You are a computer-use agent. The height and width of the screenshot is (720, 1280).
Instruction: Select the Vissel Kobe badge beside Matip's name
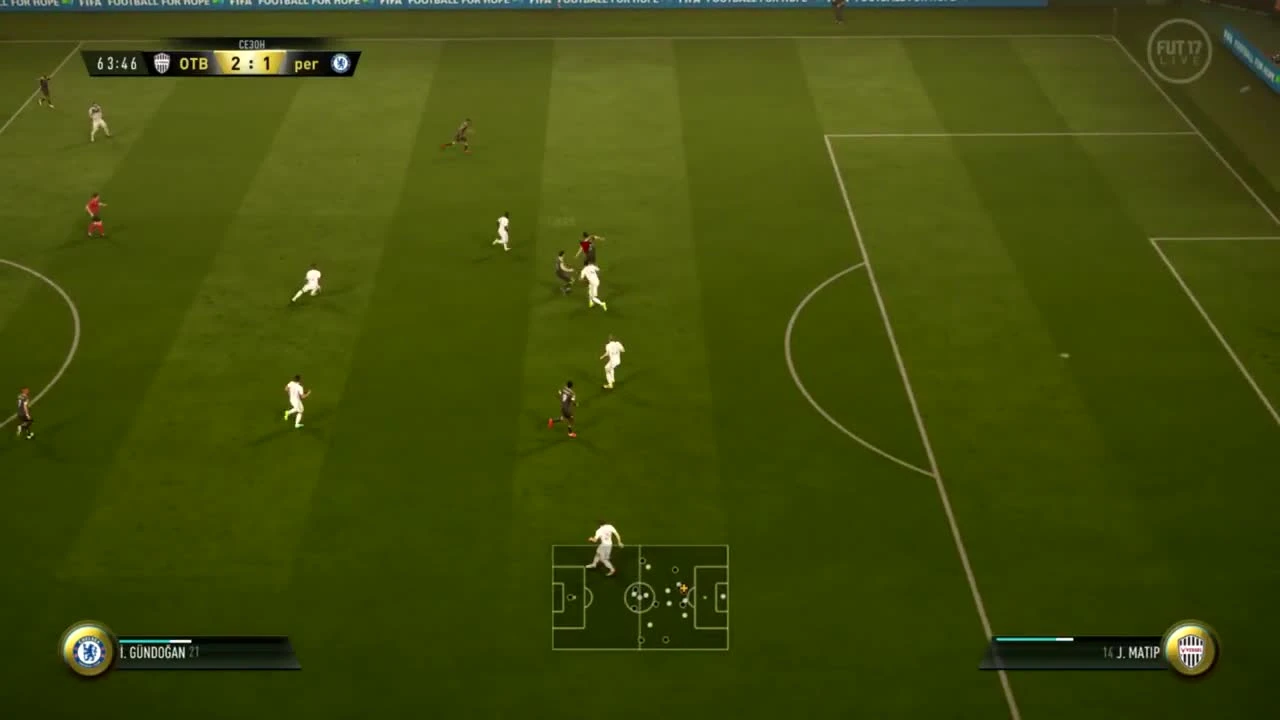1189,652
